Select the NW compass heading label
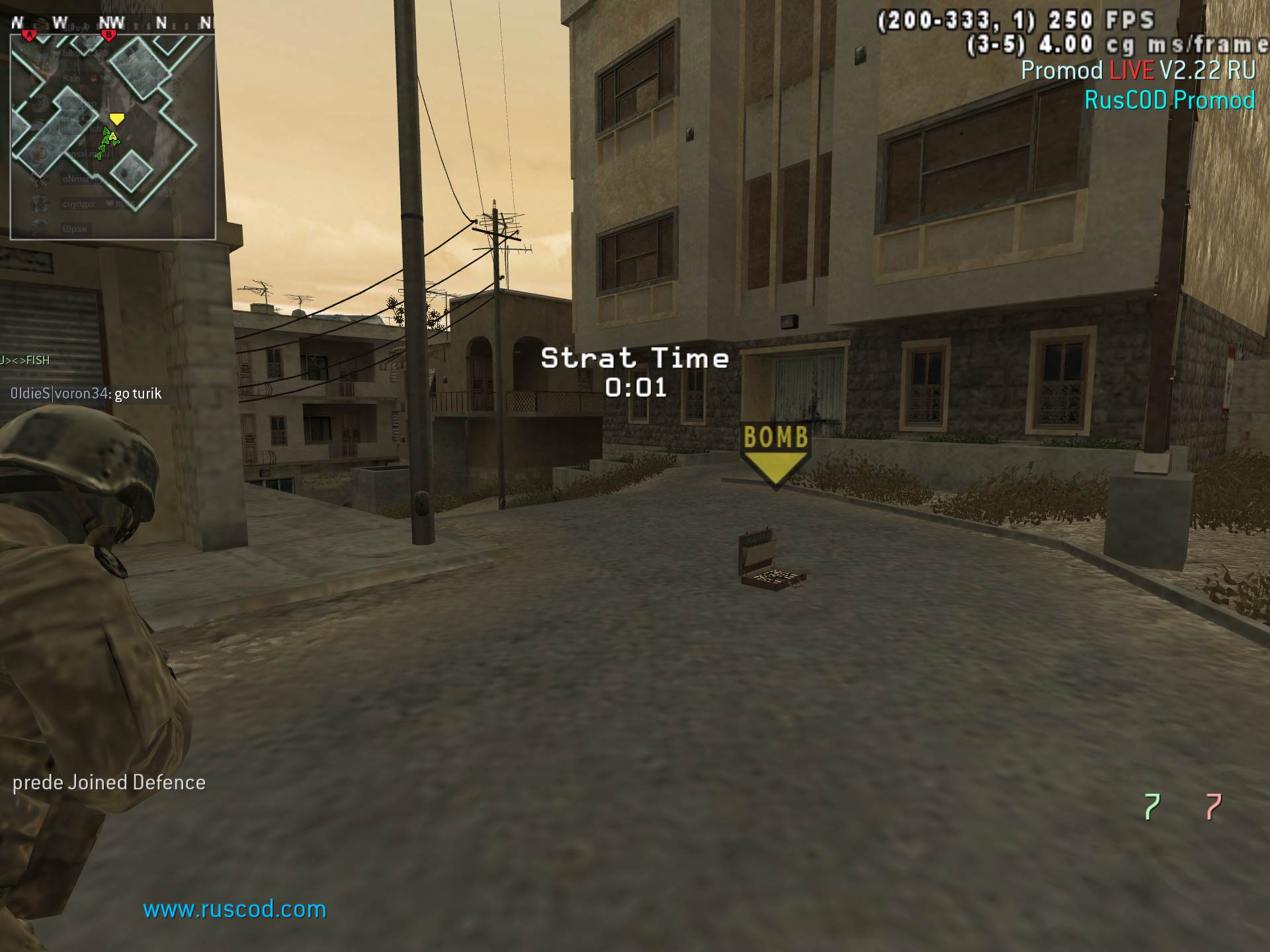1270x952 pixels. click(x=110, y=22)
